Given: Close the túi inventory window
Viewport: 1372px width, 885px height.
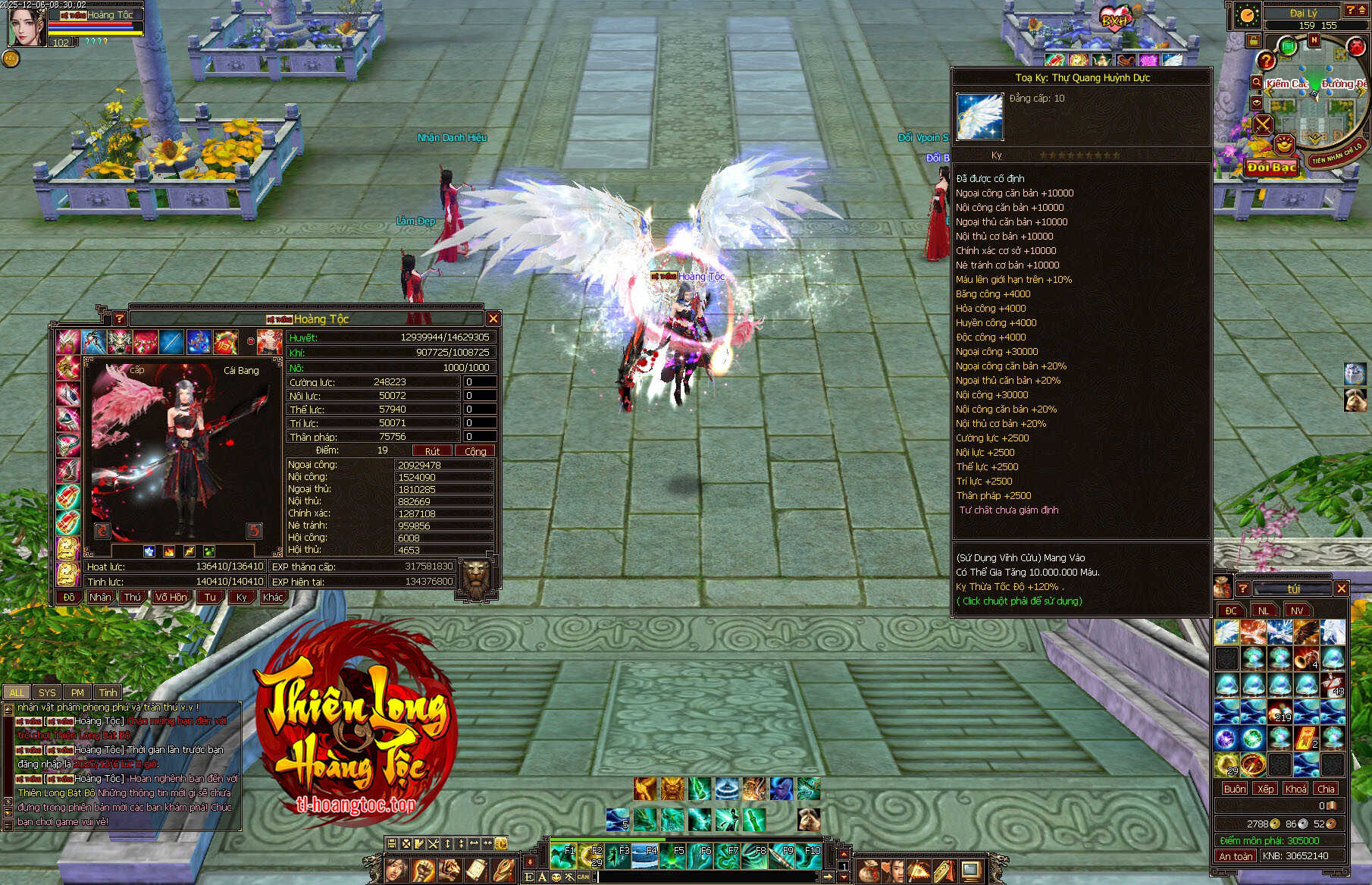Looking at the screenshot, I should (1341, 588).
